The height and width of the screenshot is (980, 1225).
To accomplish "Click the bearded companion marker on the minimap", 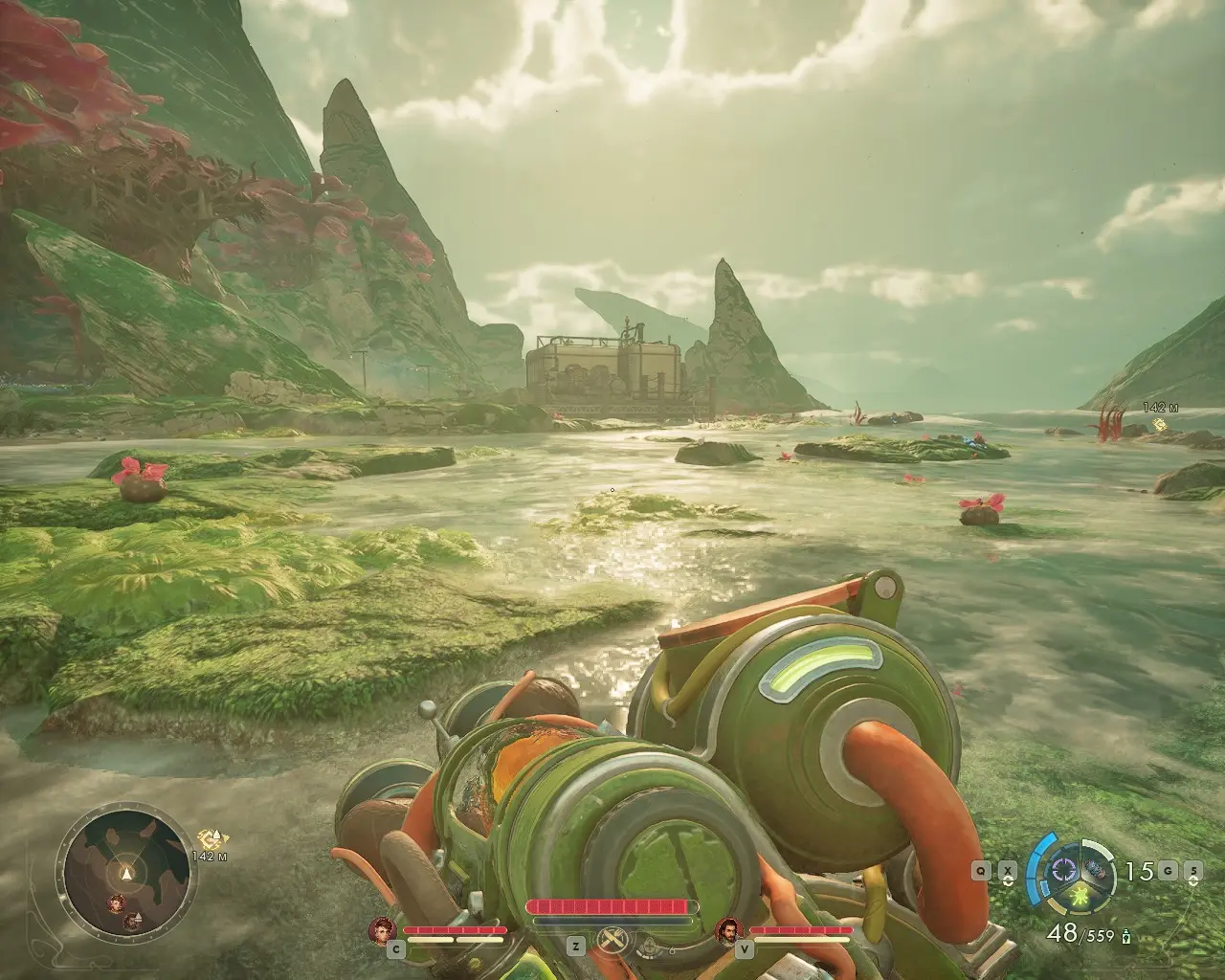I will click(131, 921).
